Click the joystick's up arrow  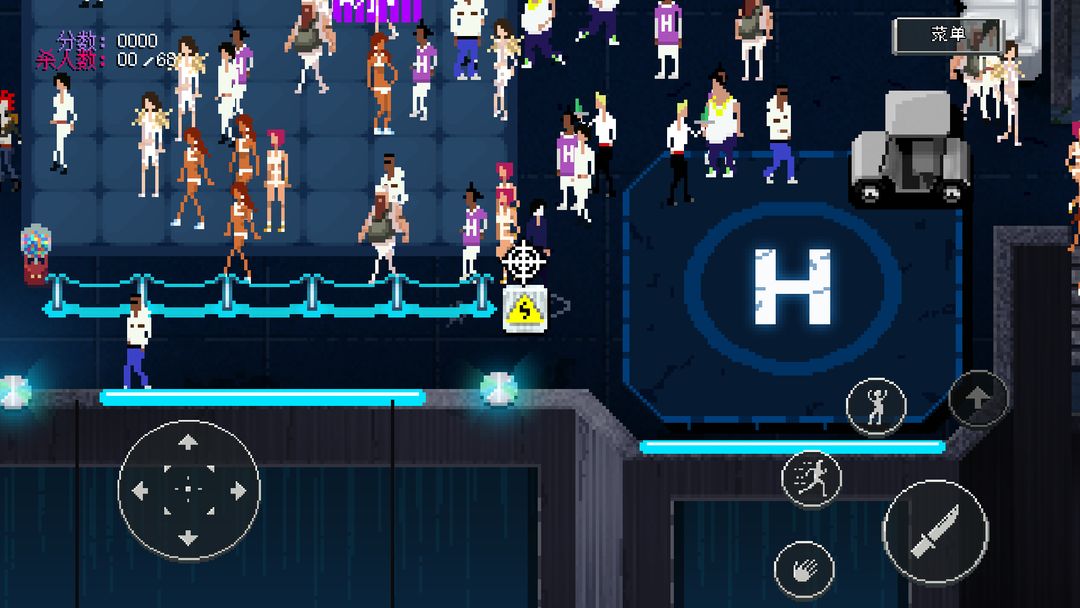(x=188, y=443)
